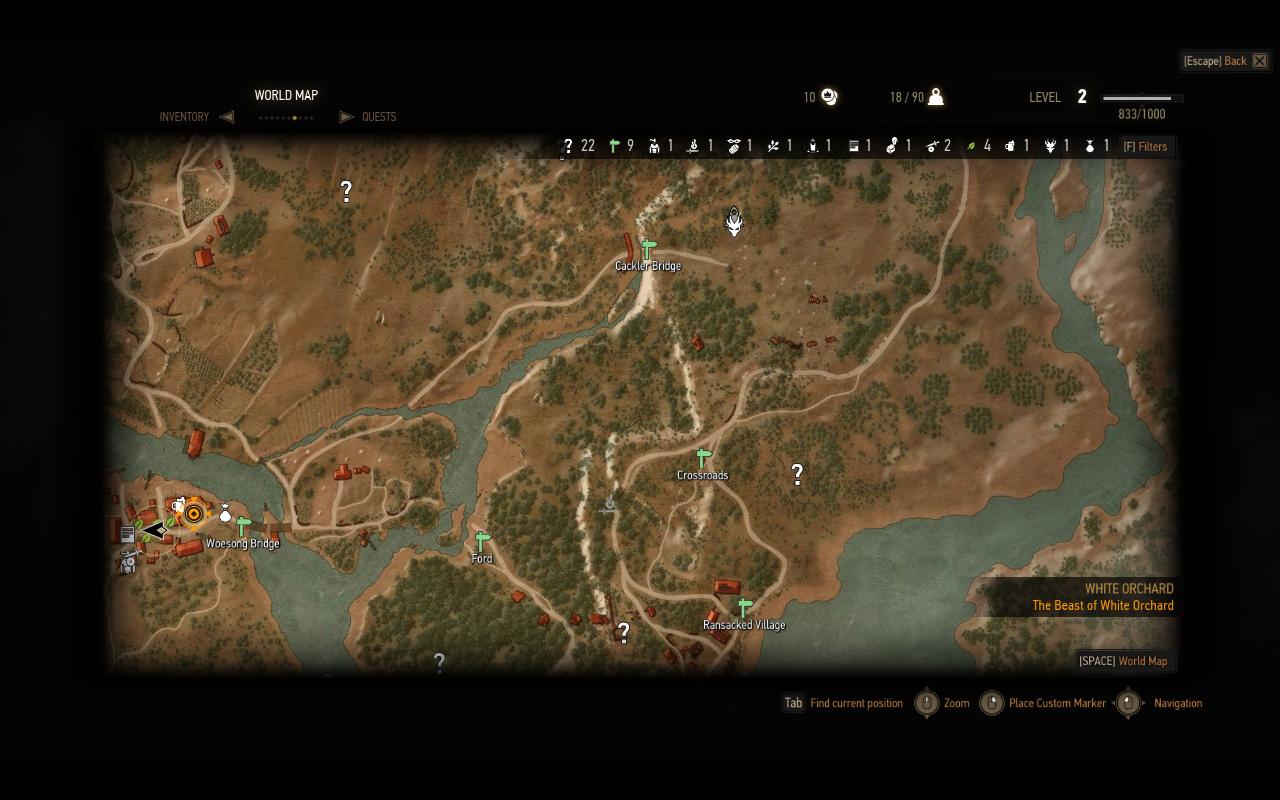Click the question mark east of Crossroads

point(797,474)
